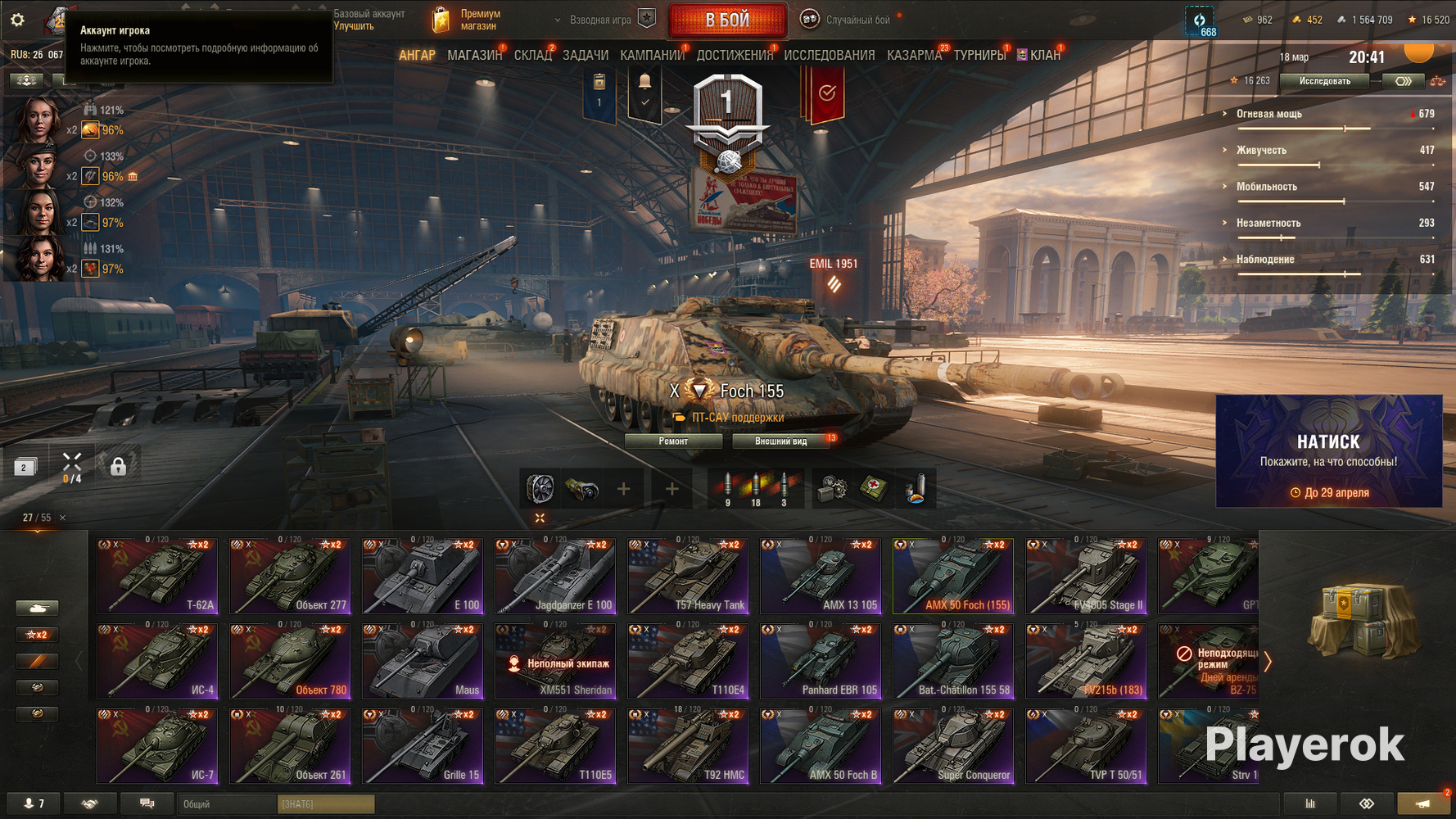This screenshot has height=819, width=1456.
Task: Open the Премиум магазин premium shop
Action: pyautogui.click(x=468, y=20)
